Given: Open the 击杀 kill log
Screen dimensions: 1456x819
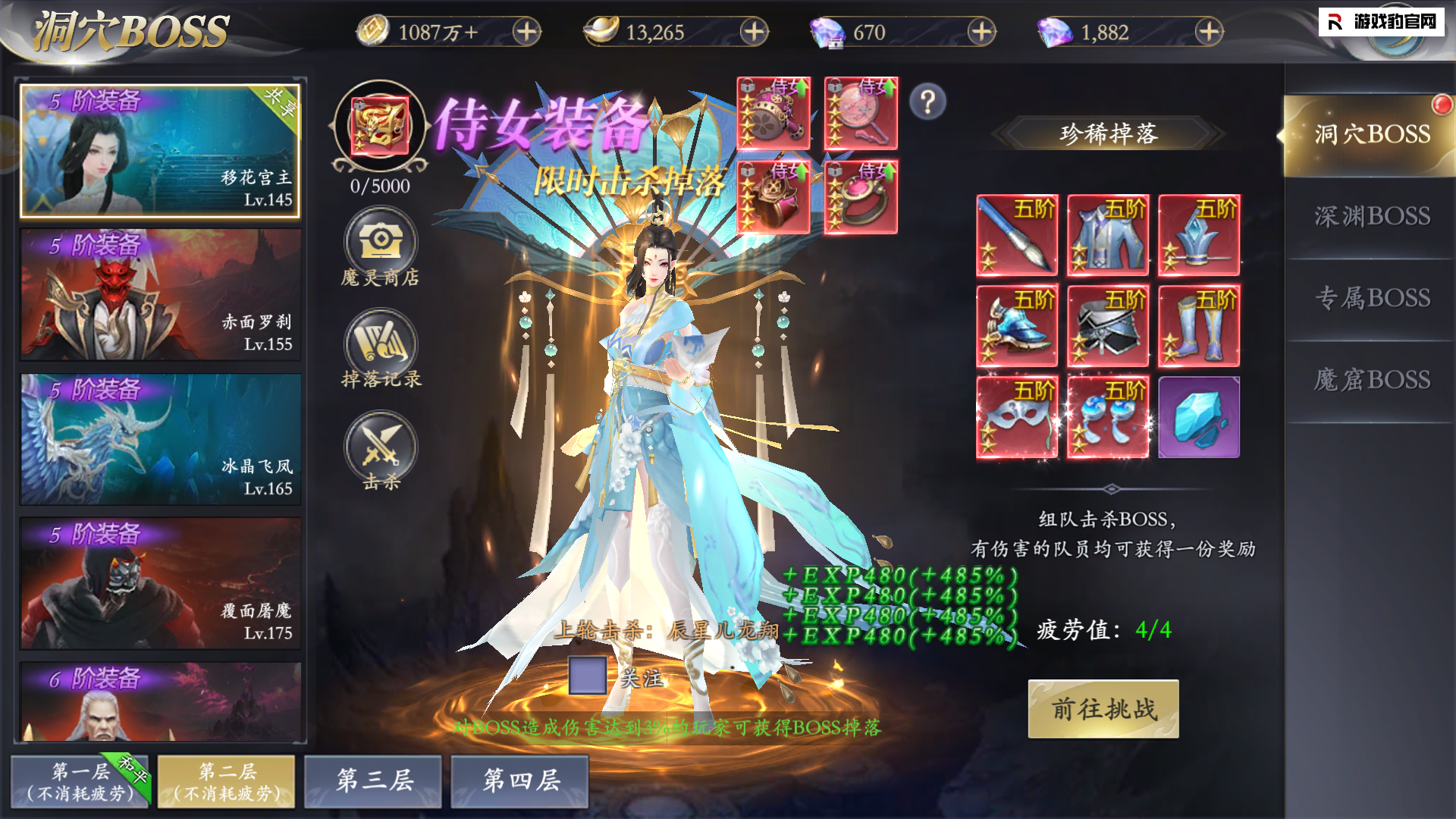Looking at the screenshot, I should (x=381, y=450).
